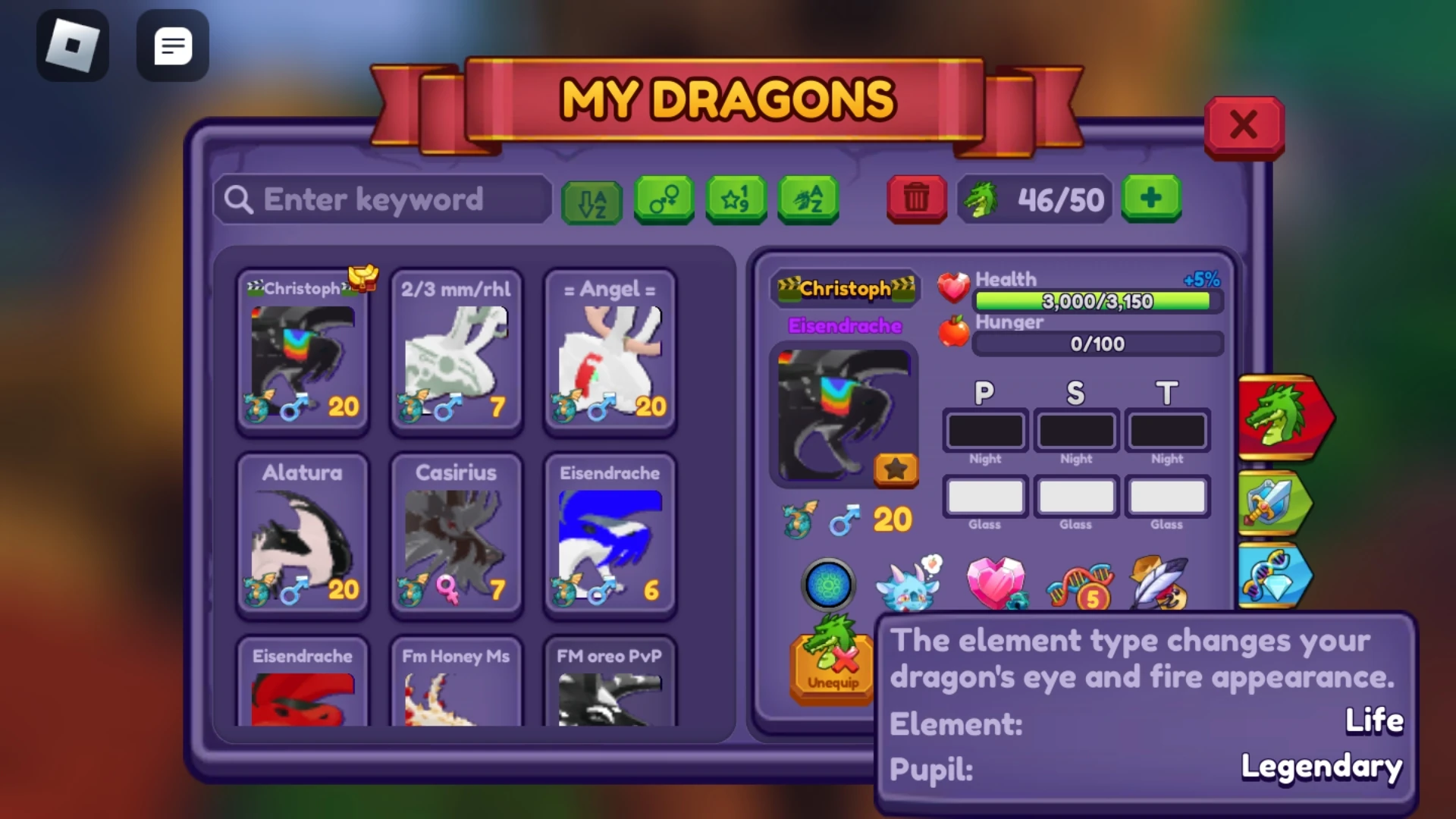Click the Casirius female dragon card
Screen dimensions: 1456x819
(455, 535)
